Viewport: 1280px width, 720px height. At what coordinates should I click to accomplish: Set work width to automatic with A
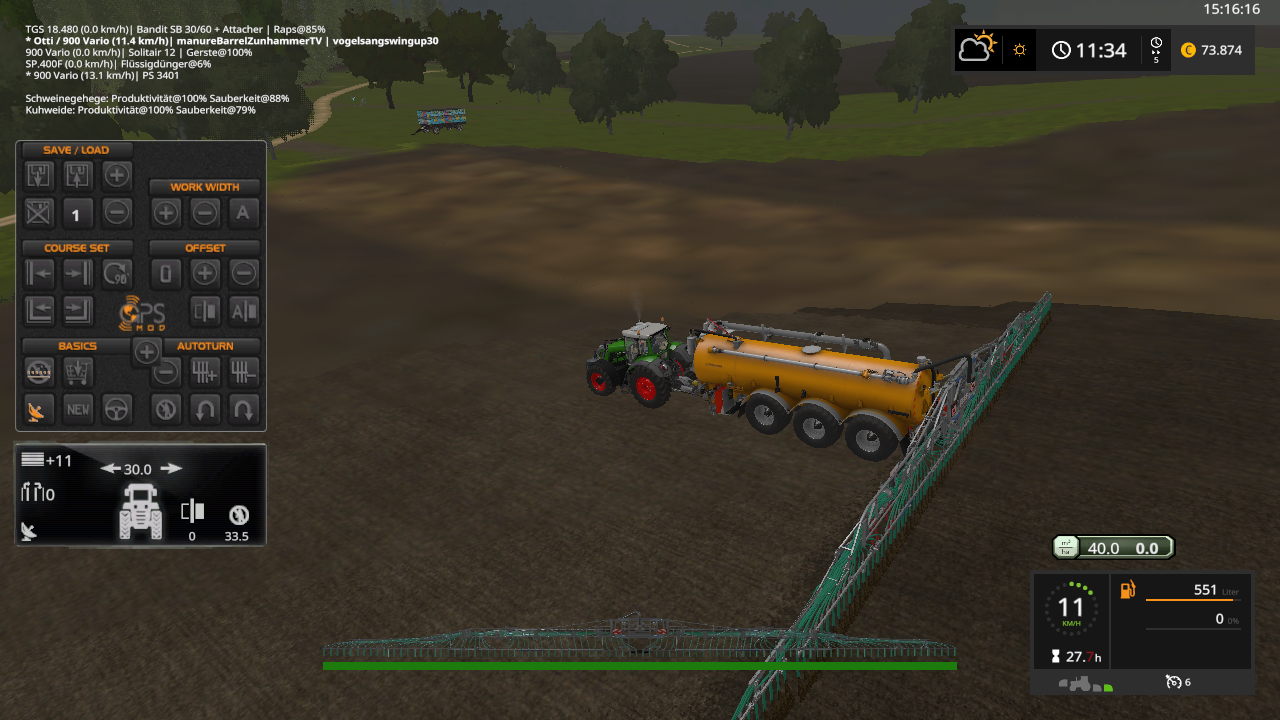[x=243, y=212]
